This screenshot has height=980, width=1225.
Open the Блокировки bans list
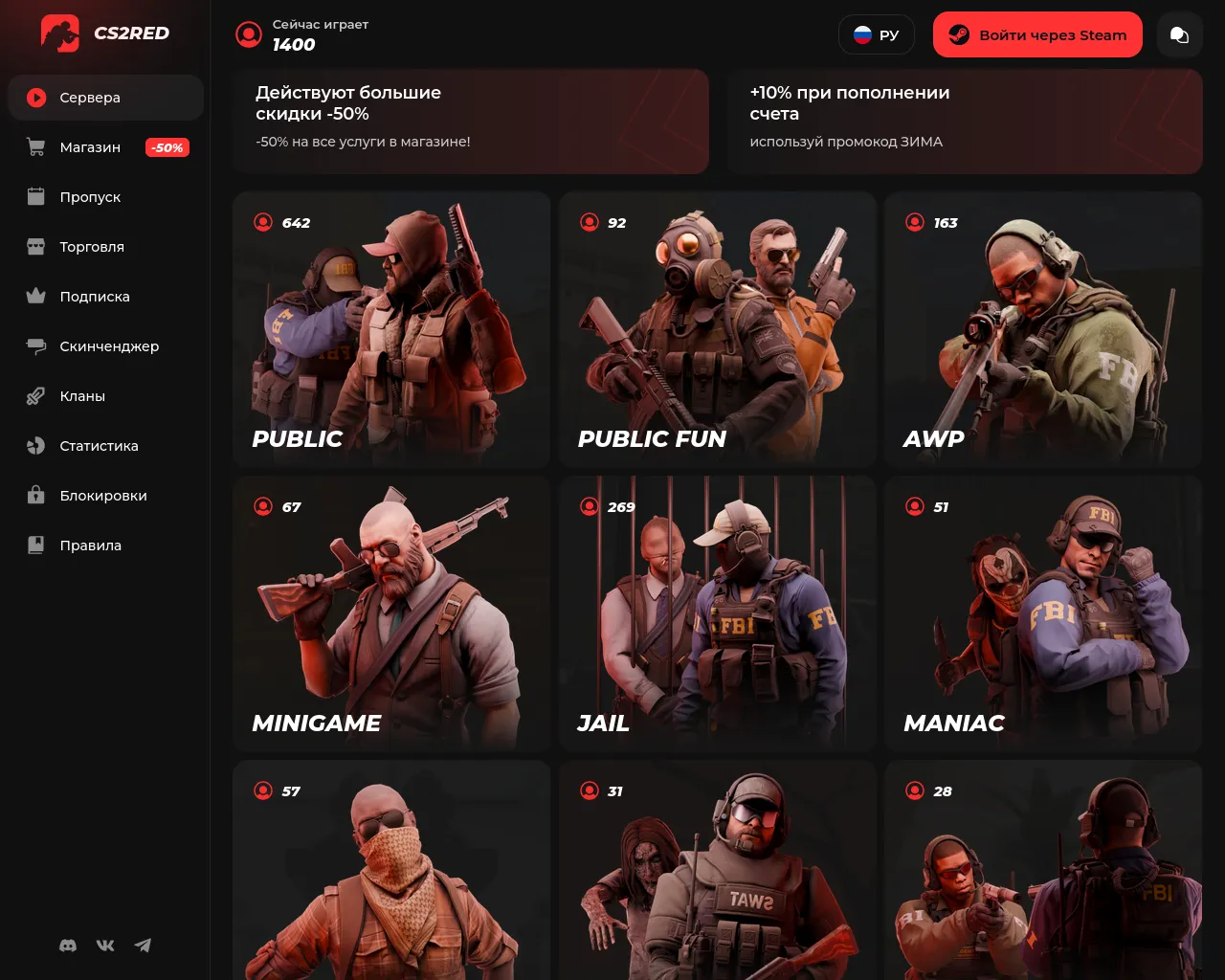103,496
